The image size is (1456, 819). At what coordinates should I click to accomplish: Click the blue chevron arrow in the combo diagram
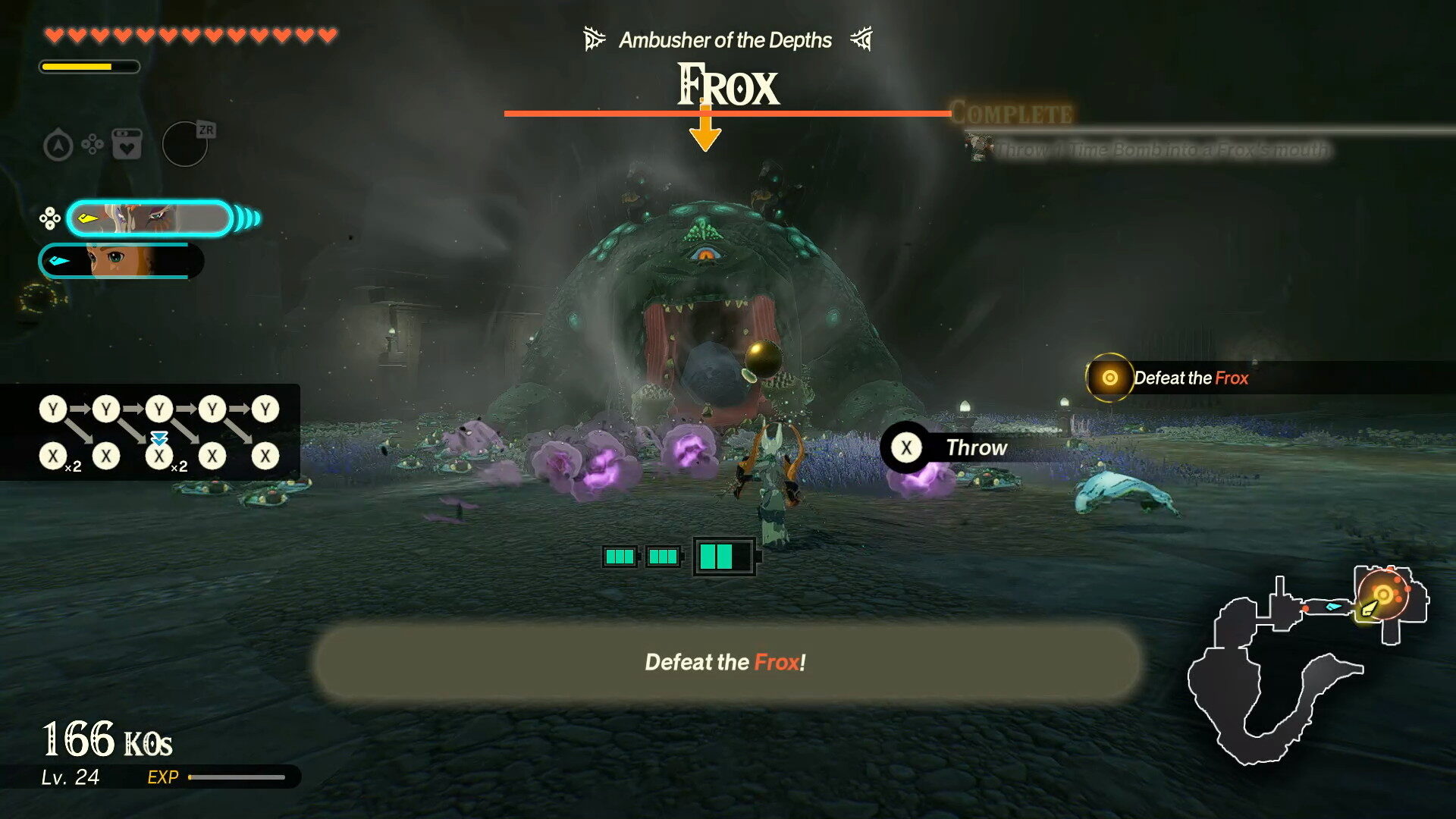(x=159, y=438)
